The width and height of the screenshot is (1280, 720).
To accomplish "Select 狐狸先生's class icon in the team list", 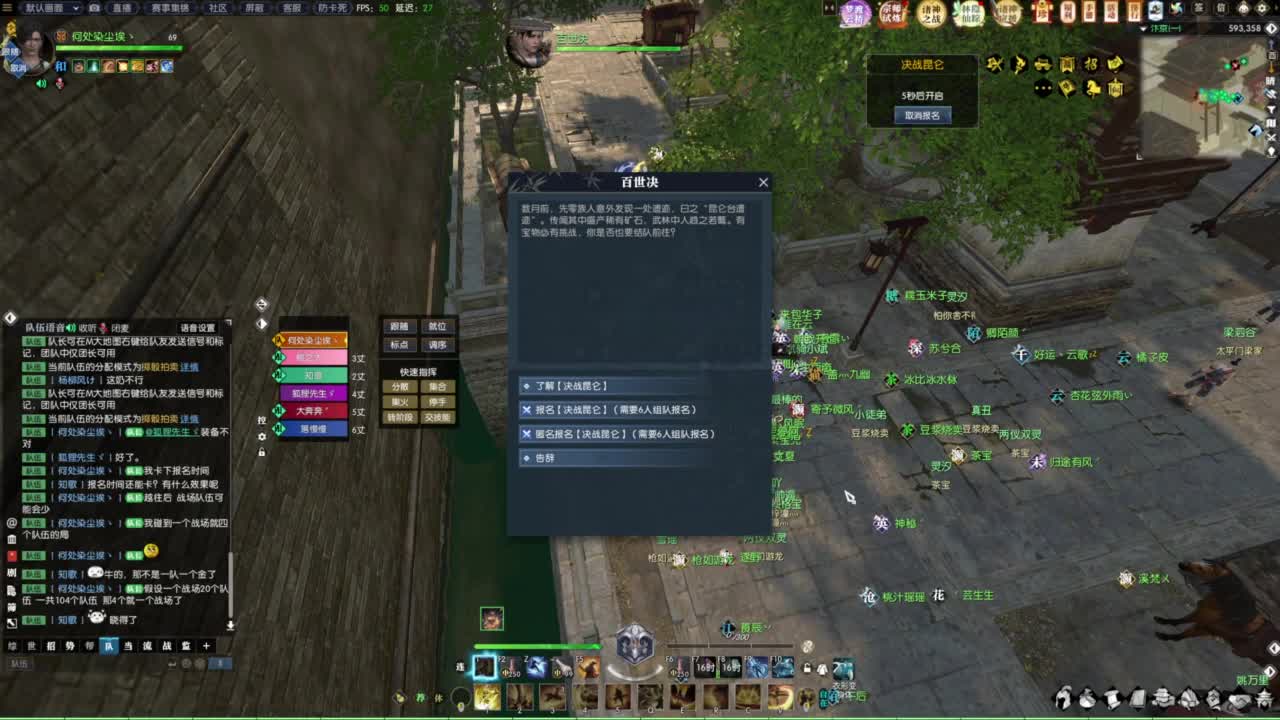I will click(x=280, y=394).
